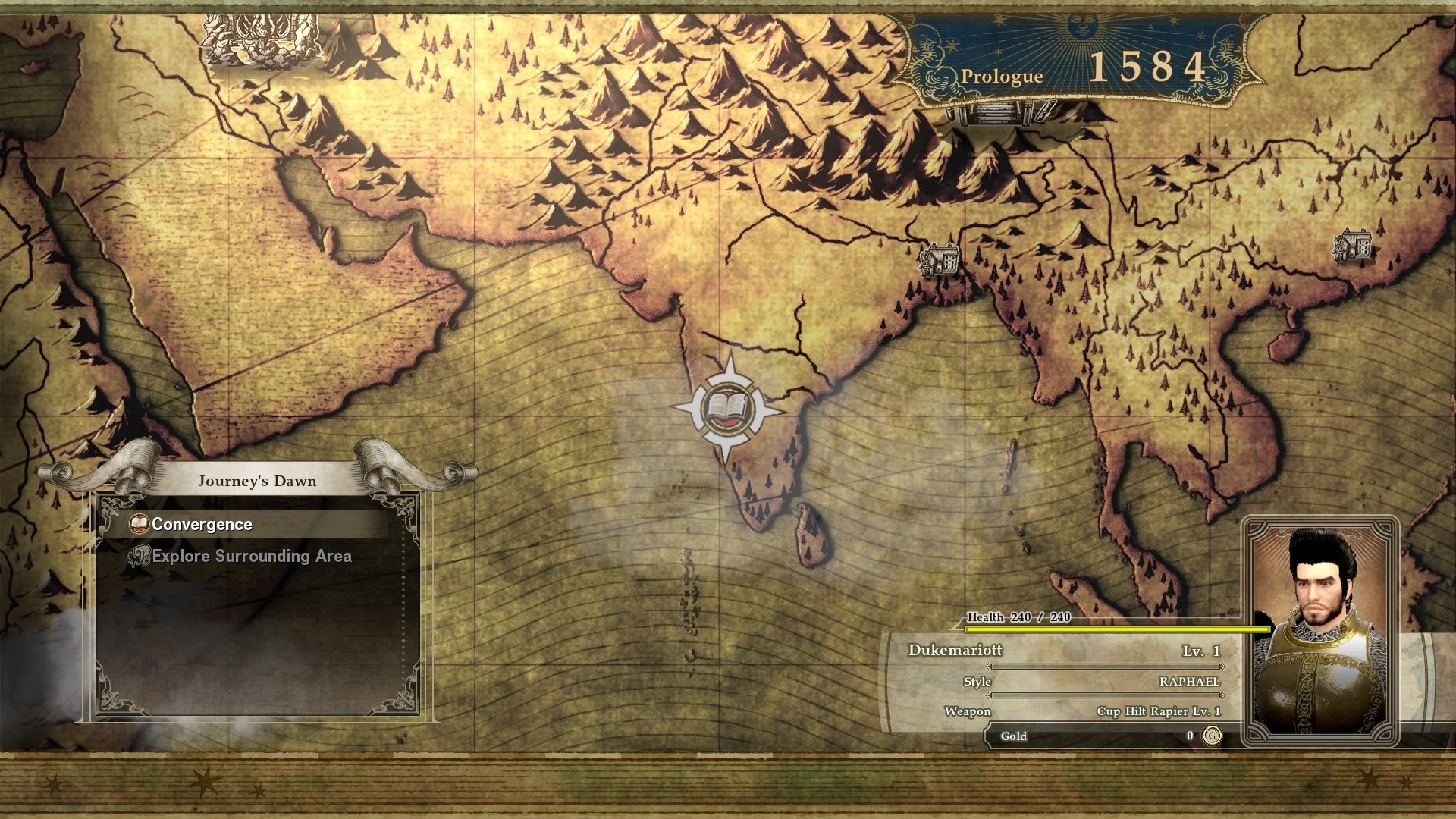
Task: Select the Convergence mission entry
Action: pos(202,525)
